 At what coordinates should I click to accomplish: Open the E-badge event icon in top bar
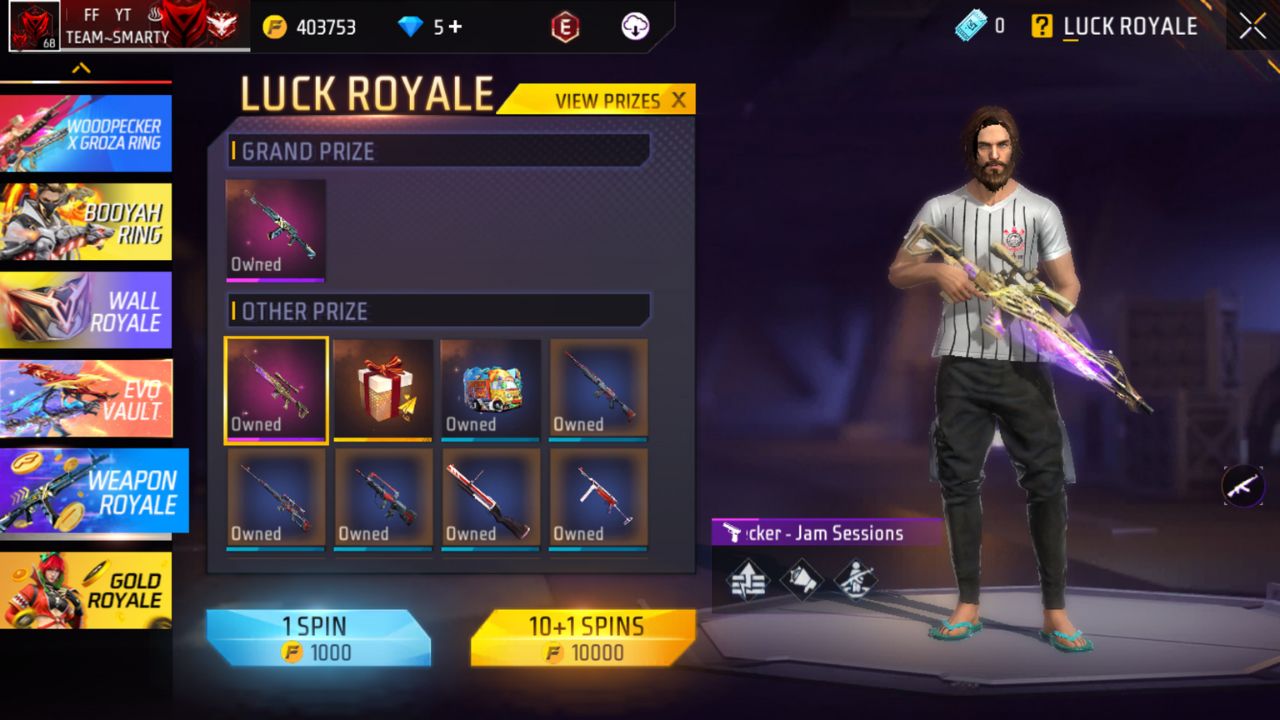pyautogui.click(x=563, y=27)
